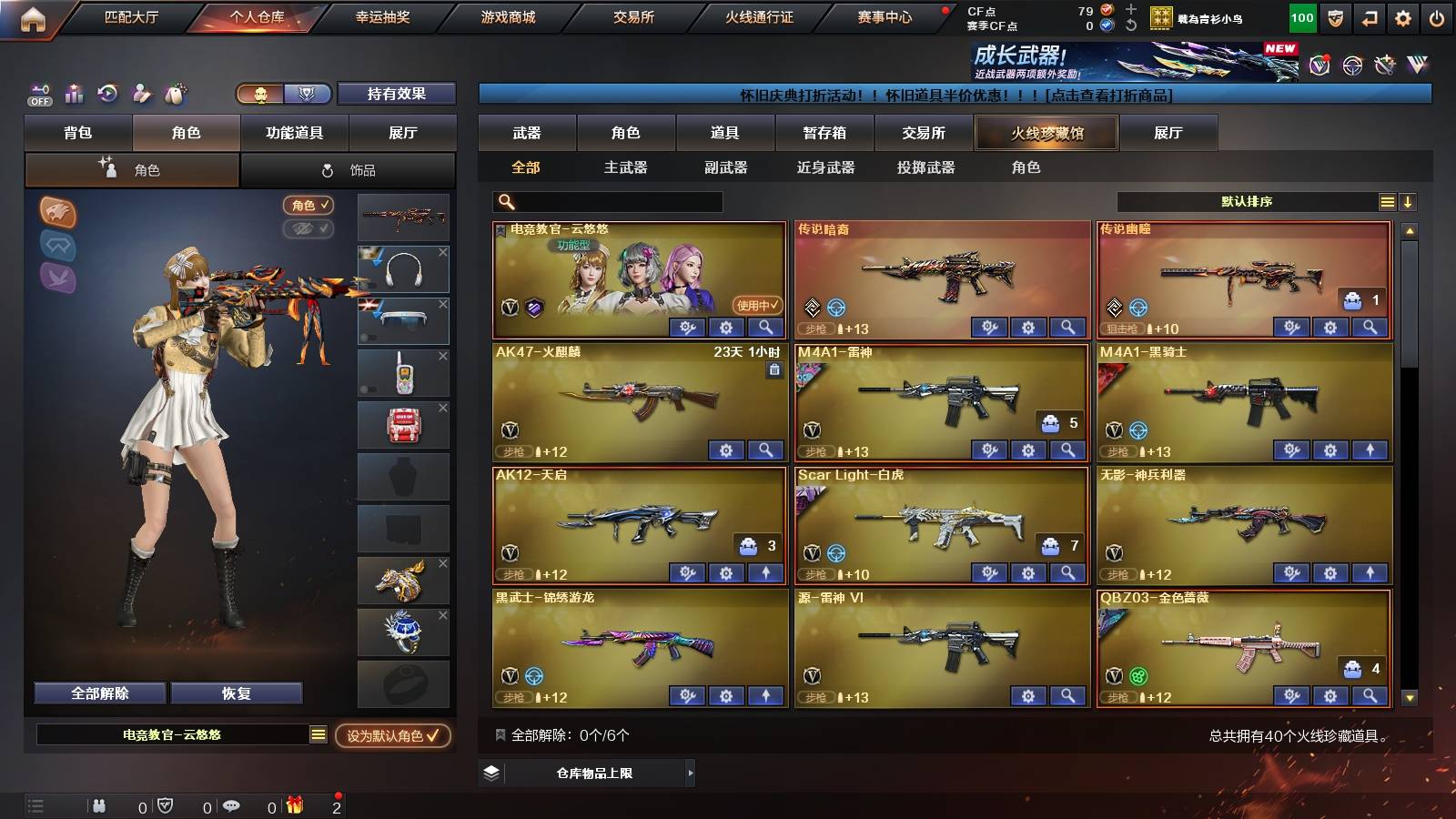Click the down-arrow sort order button beside 默认排序
The width and height of the screenshot is (1456, 819).
(x=1407, y=201)
